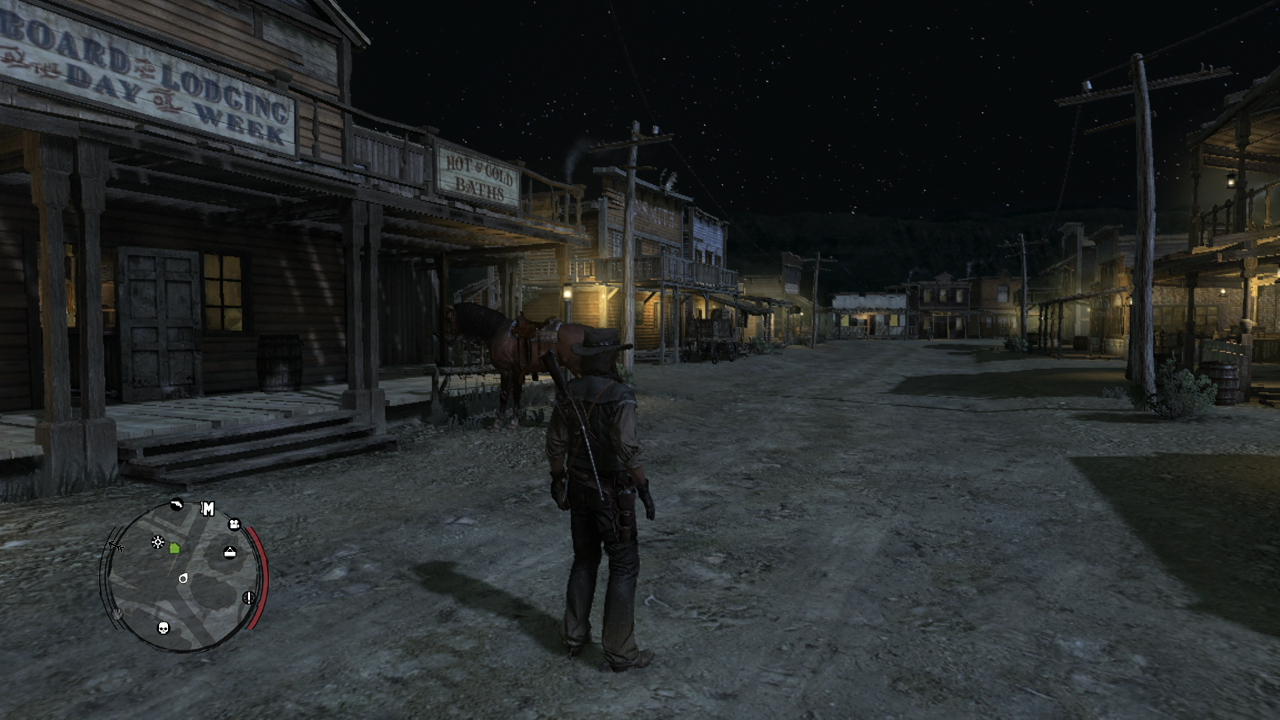This screenshot has width=1280, height=720.
Task: Select the M mission marker on minimap
Action: (208, 509)
